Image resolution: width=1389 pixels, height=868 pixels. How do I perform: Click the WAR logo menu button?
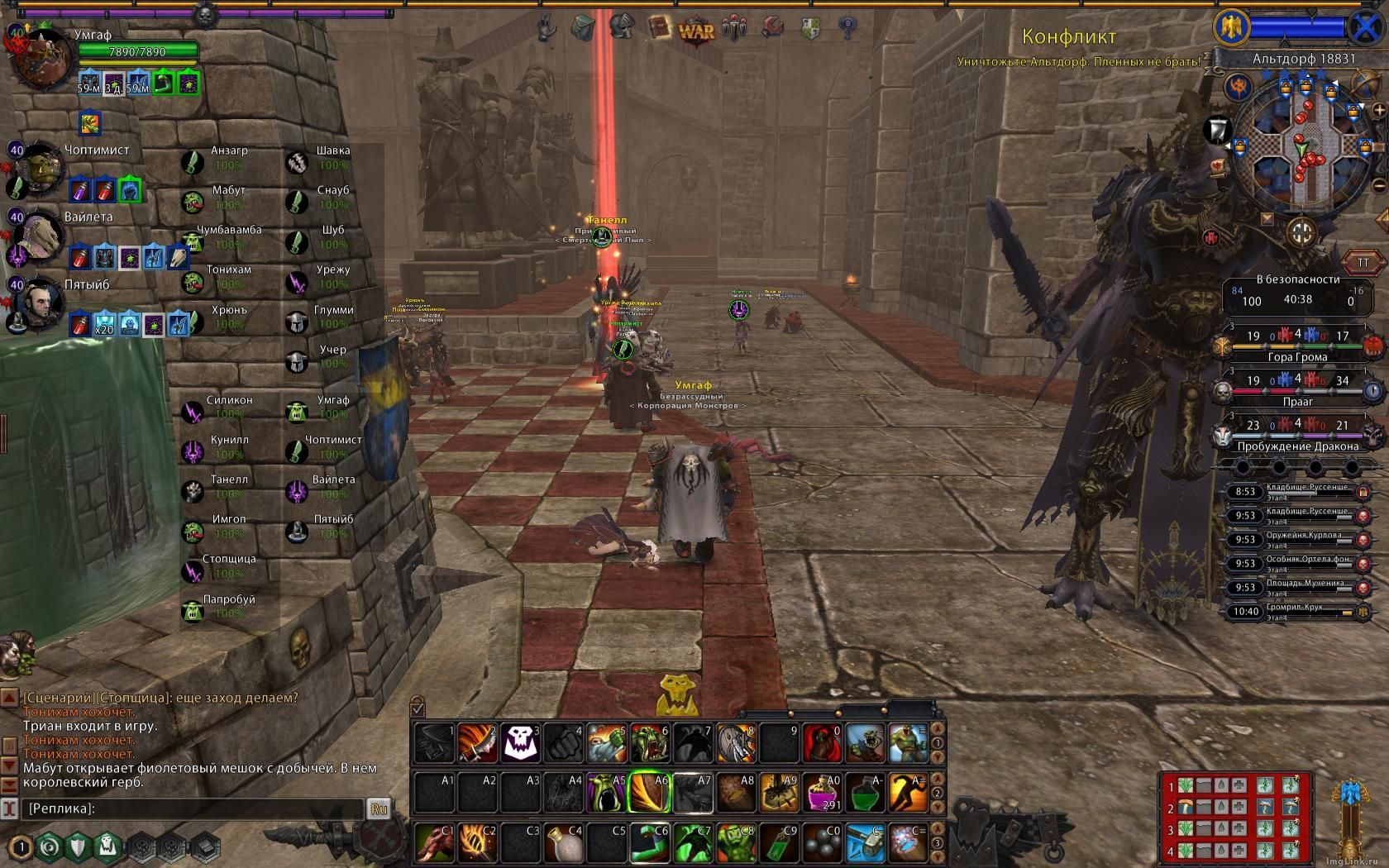(x=696, y=31)
